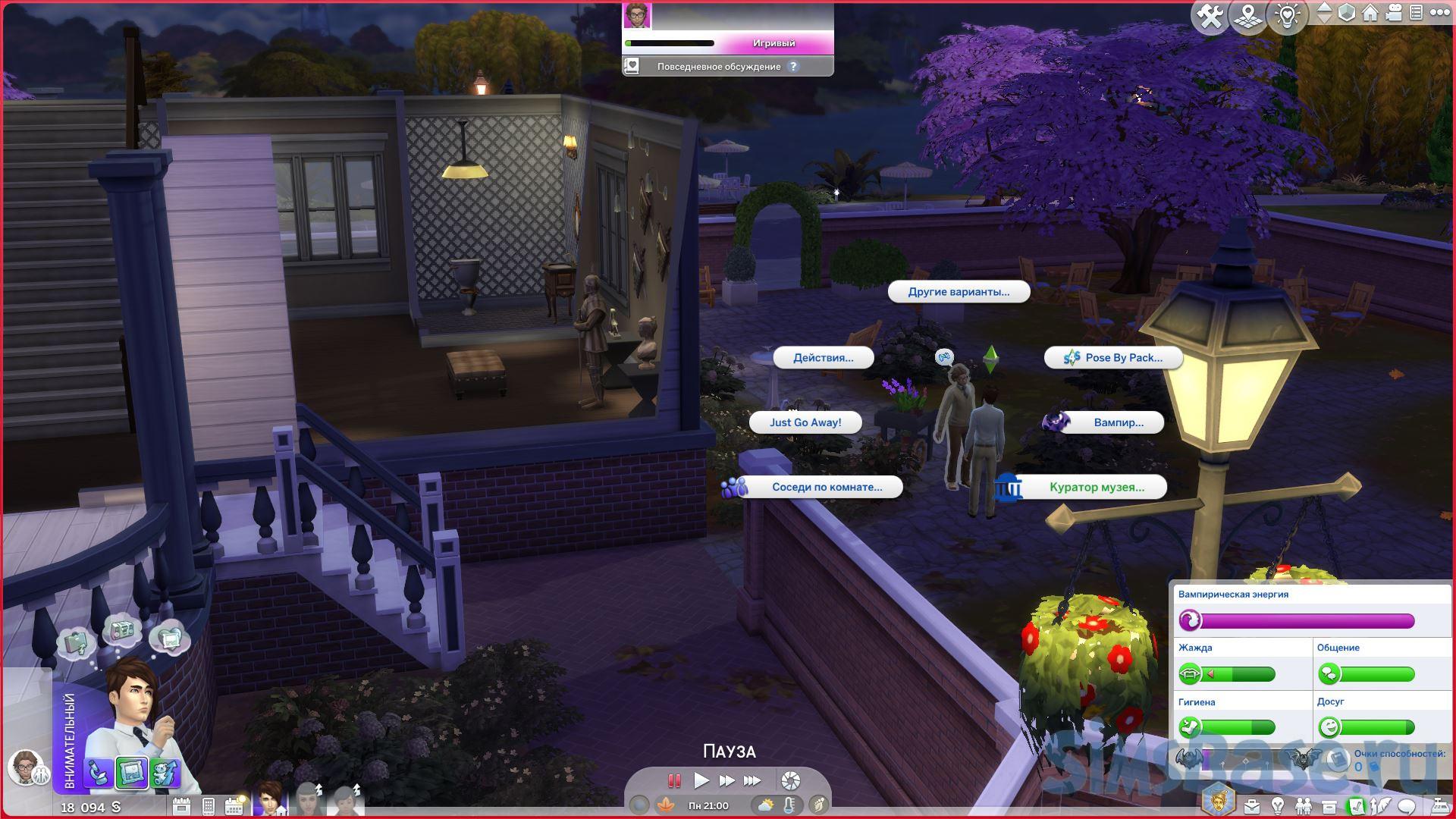Set game speed to fast forward
The width and height of the screenshot is (1456, 819).
click(x=726, y=780)
